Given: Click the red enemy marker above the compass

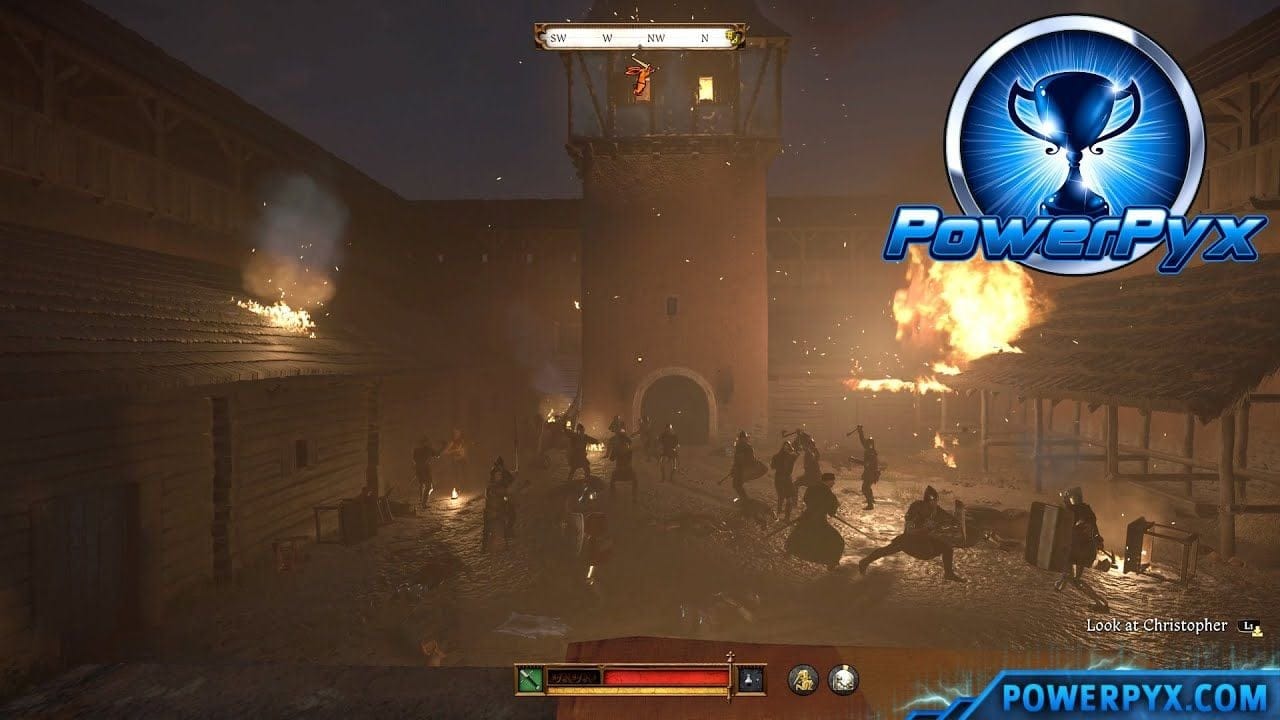Looking at the screenshot, I should pyautogui.click(x=640, y=78).
